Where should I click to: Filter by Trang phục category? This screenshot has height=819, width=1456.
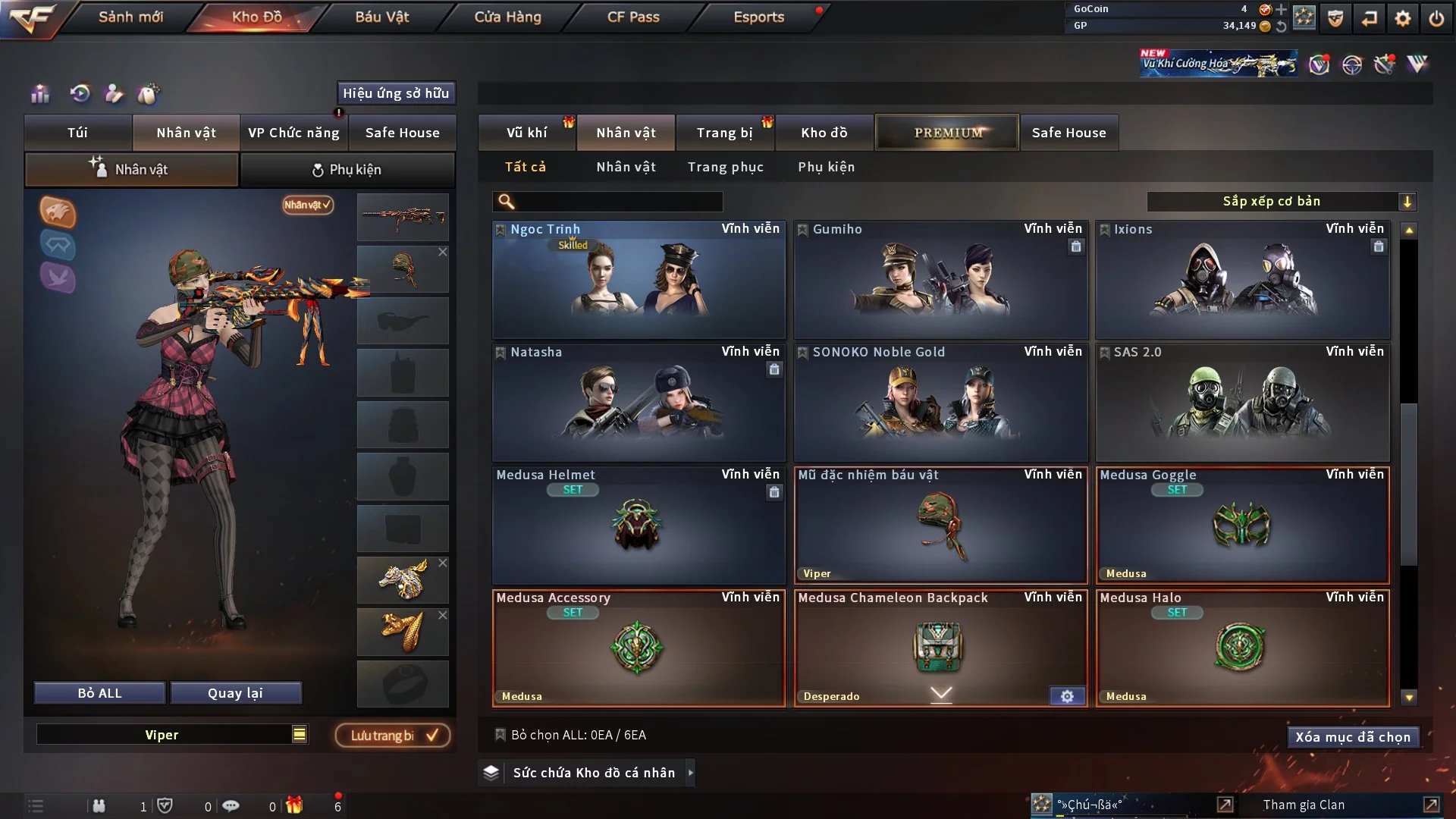tap(725, 167)
